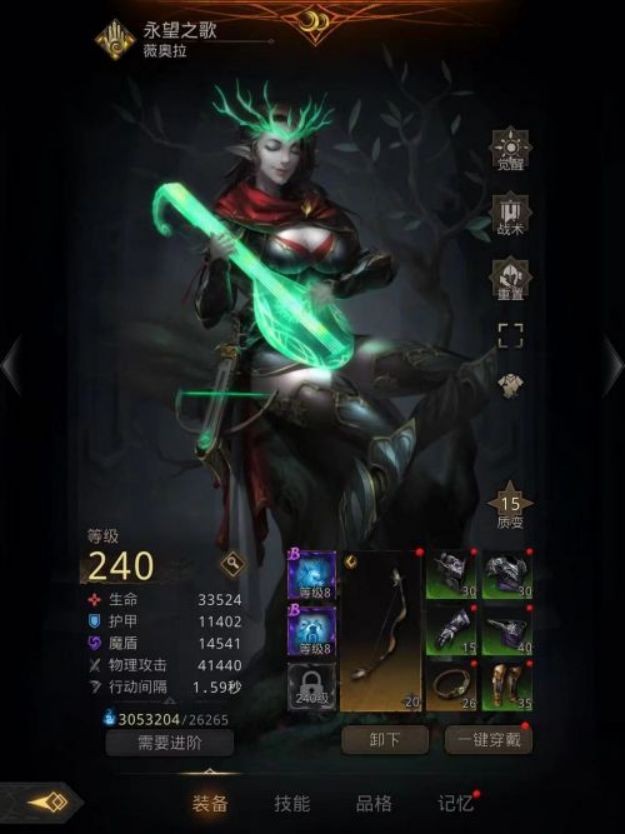Click the 需要进阶 advancement button
Image resolution: width=625 pixels, height=834 pixels.
170,742
